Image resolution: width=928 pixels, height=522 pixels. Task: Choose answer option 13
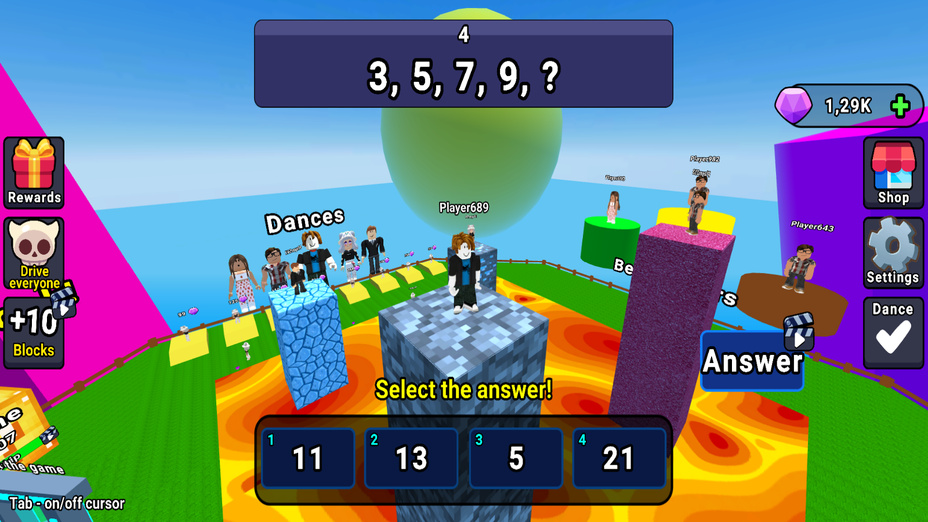point(411,458)
